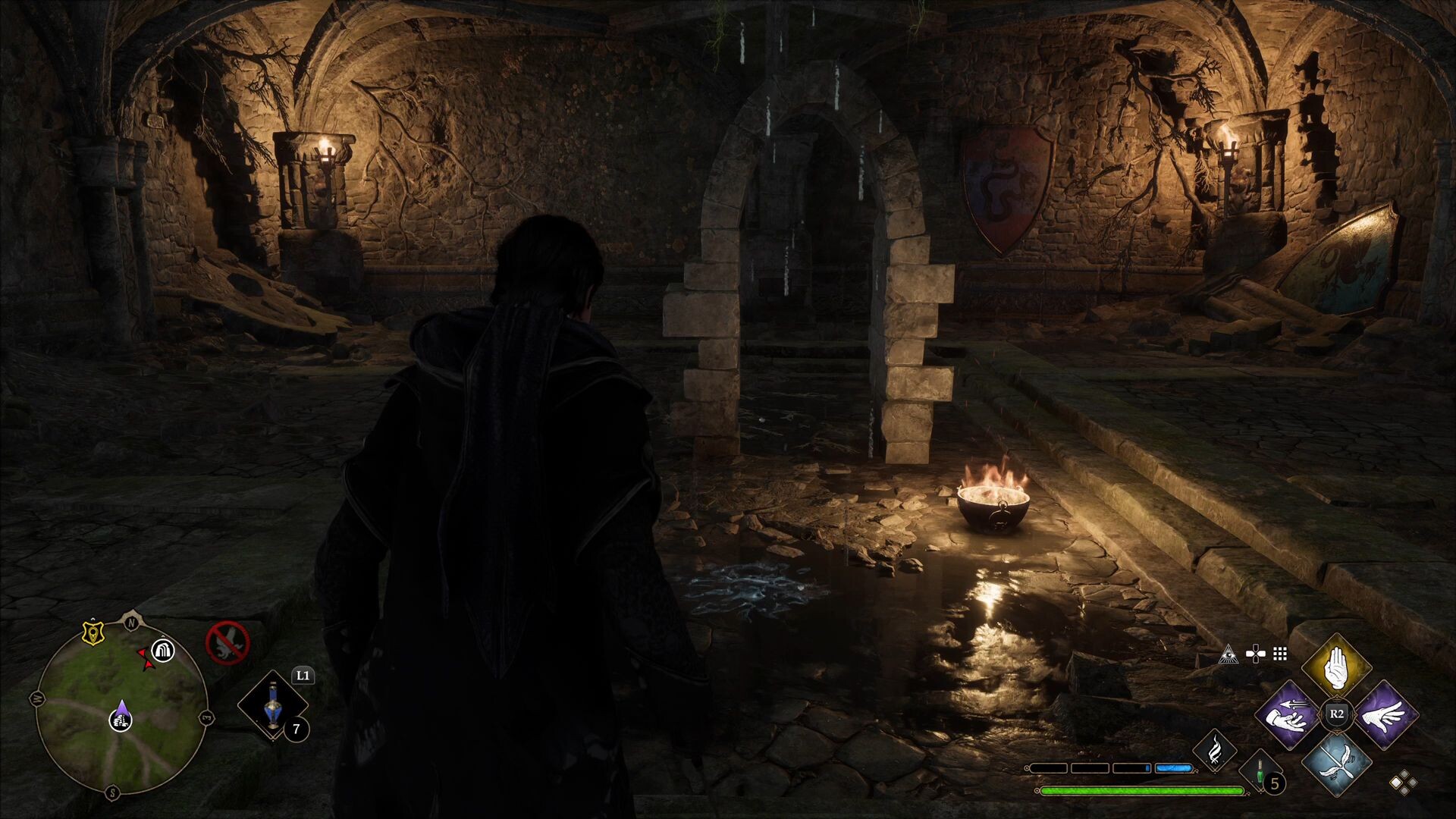Viewport: 1456px width, 819px height.
Task: Activate the ancient magic flame icon
Action: click(1214, 750)
